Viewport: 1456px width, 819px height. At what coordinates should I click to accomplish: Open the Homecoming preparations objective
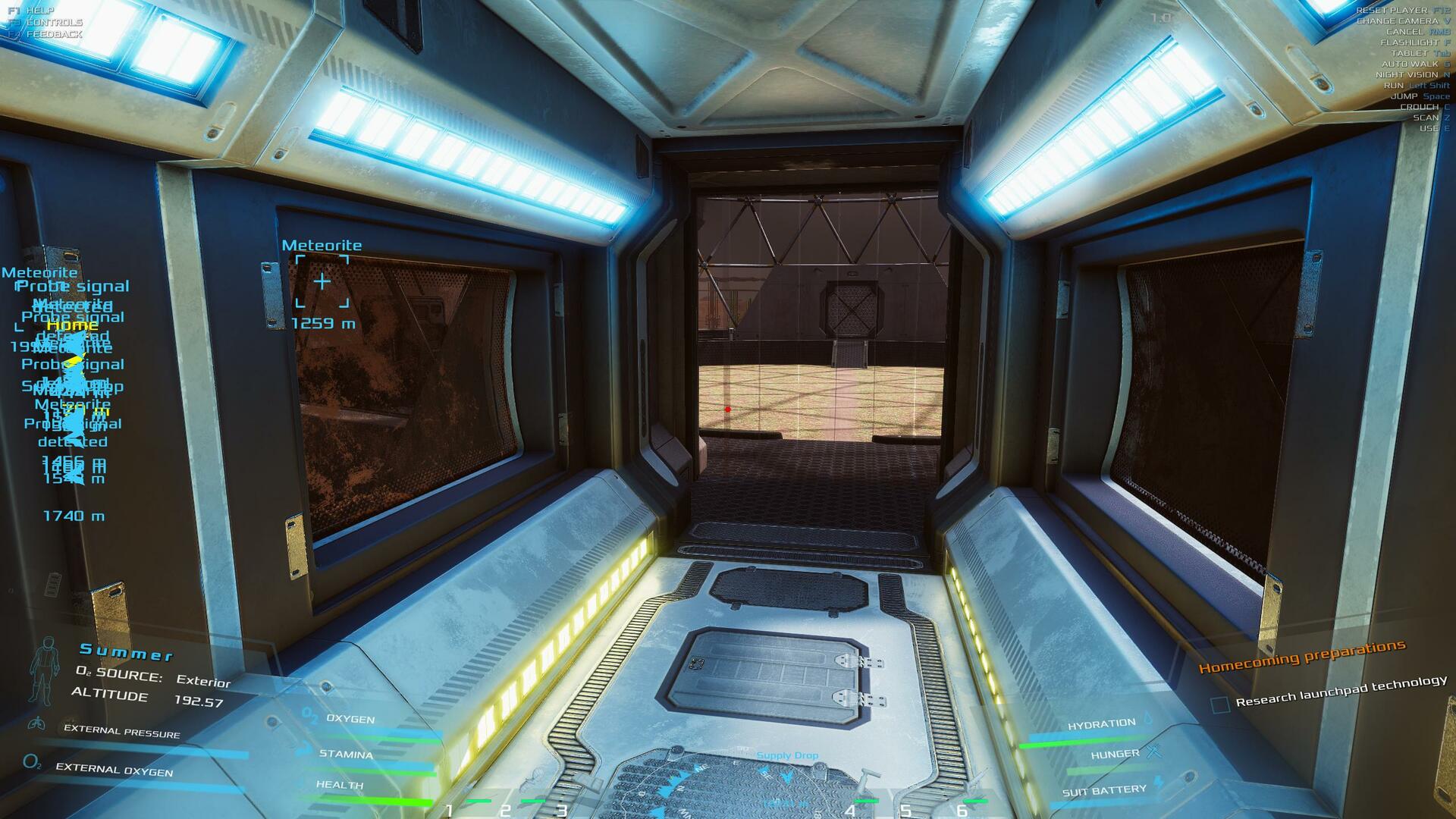click(1301, 657)
